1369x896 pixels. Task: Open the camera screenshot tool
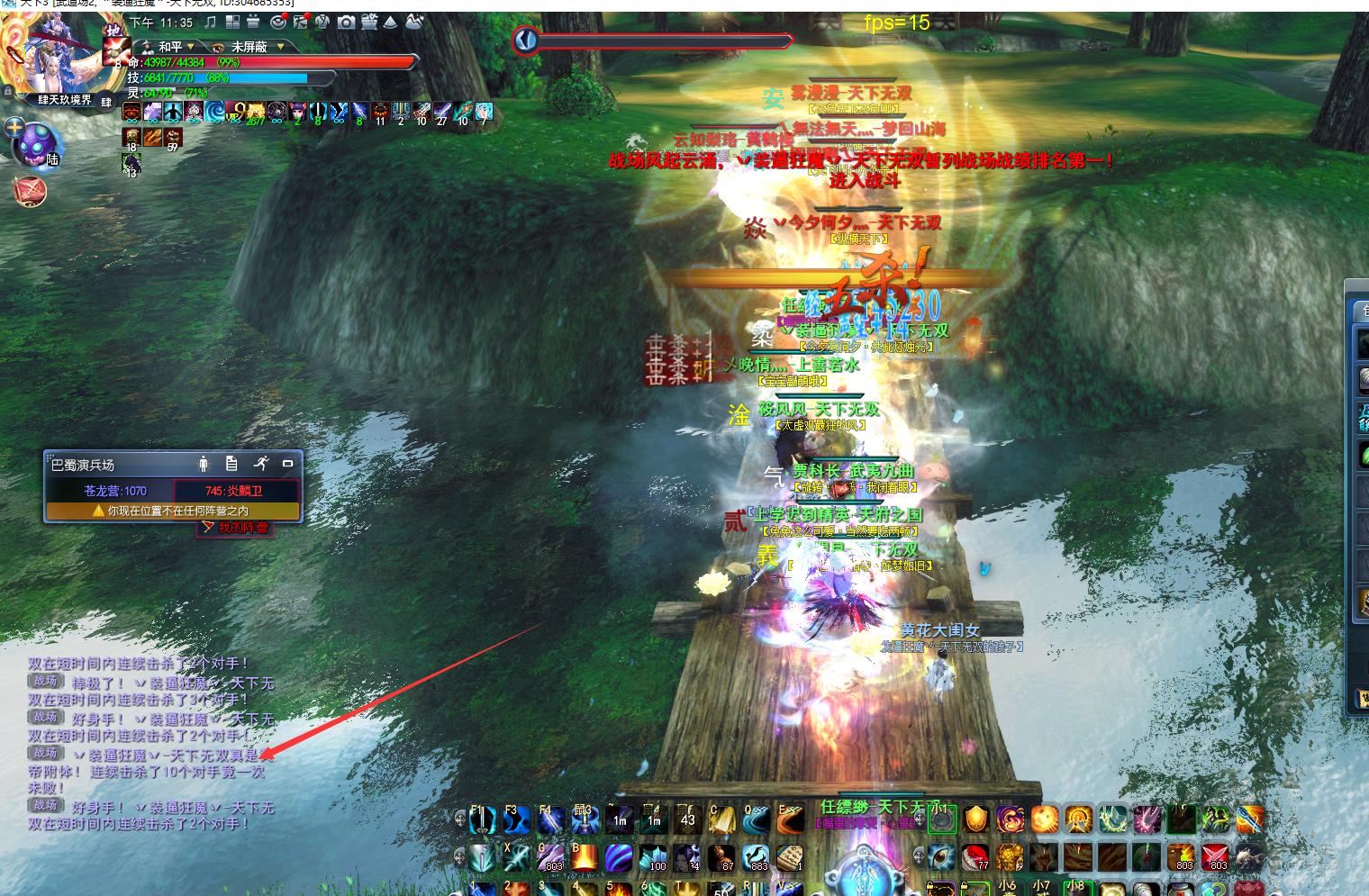tap(347, 22)
